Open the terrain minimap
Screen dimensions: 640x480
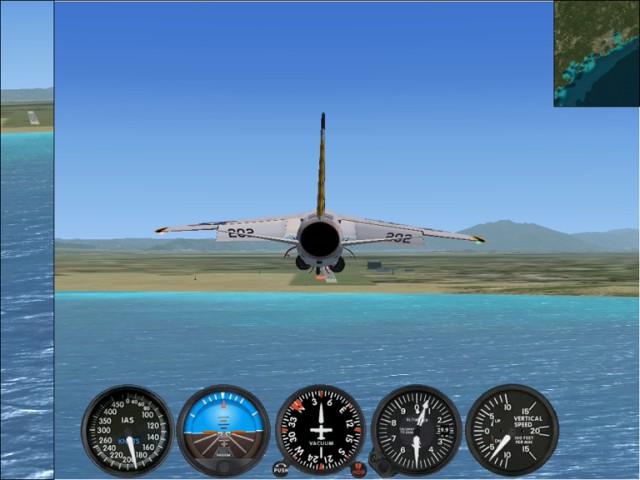596,53
